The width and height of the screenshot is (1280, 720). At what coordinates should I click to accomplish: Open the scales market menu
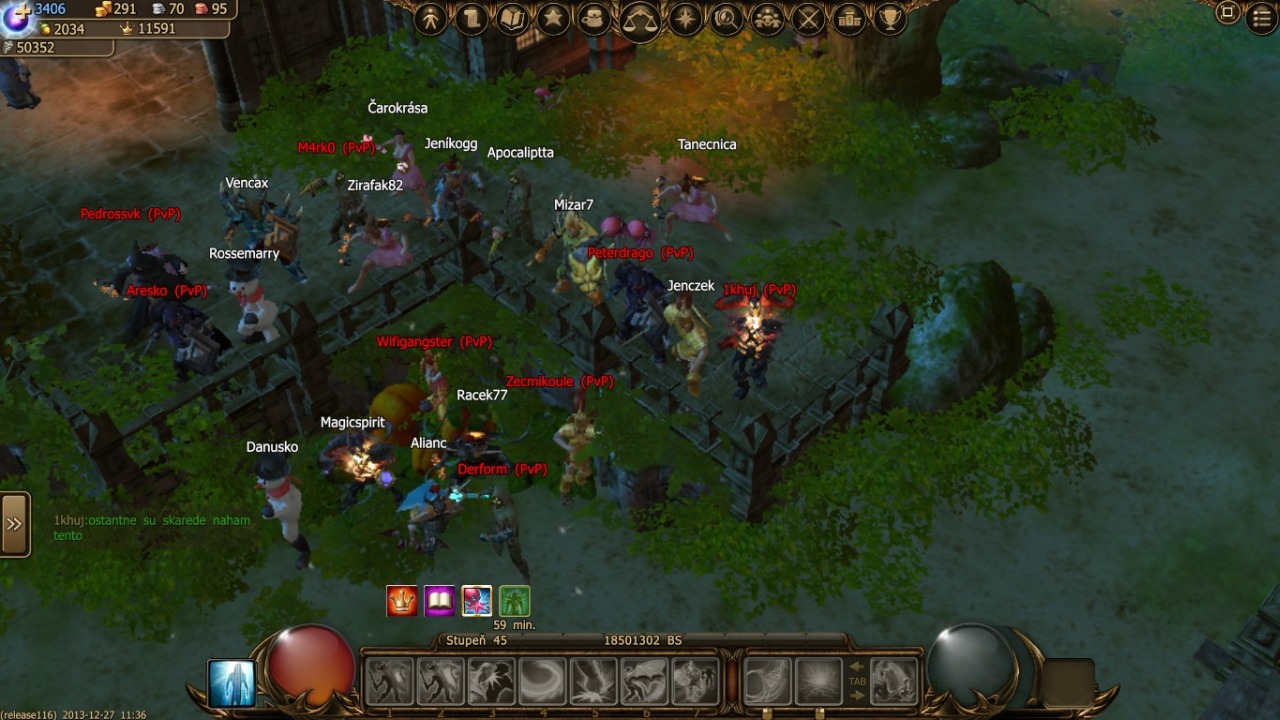click(640, 20)
